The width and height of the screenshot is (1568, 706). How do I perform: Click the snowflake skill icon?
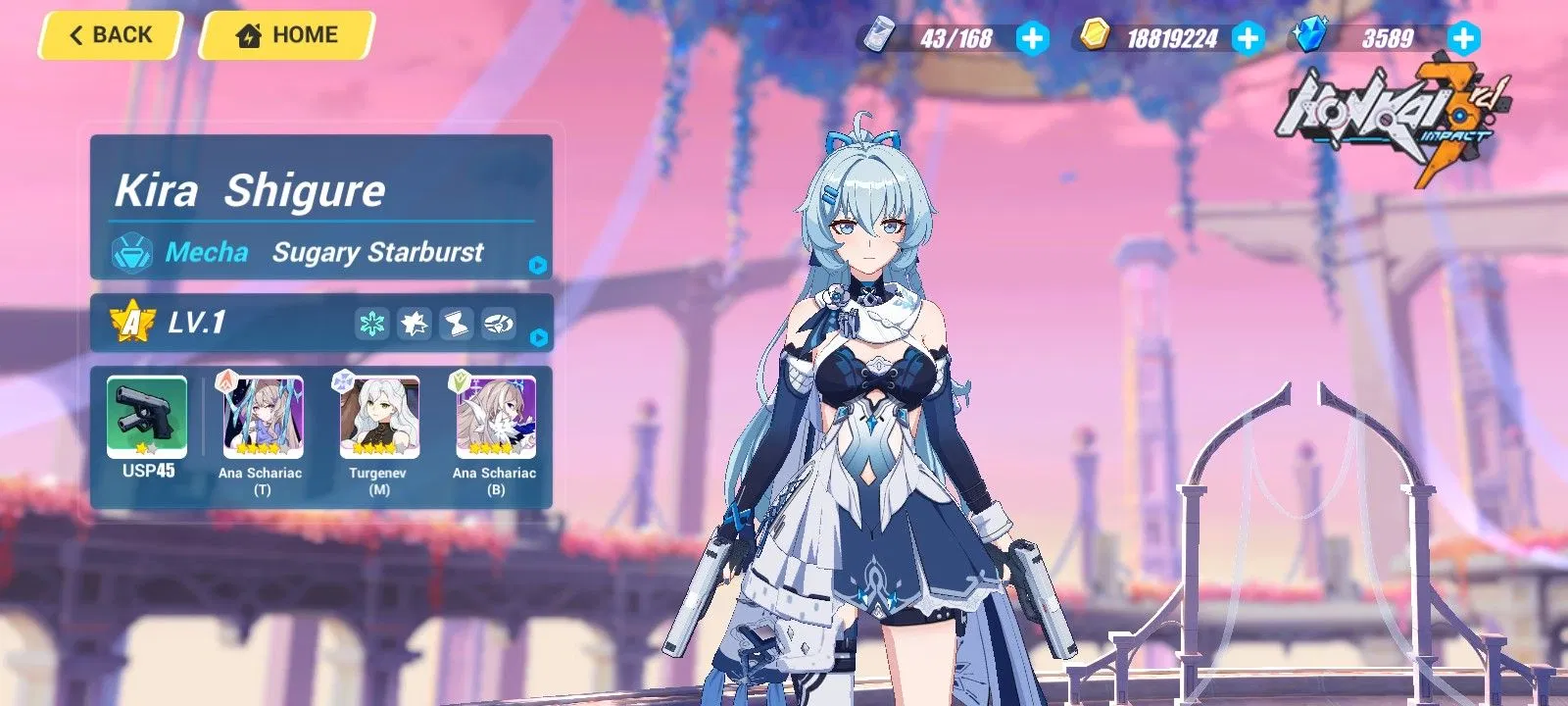tap(372, 324)
